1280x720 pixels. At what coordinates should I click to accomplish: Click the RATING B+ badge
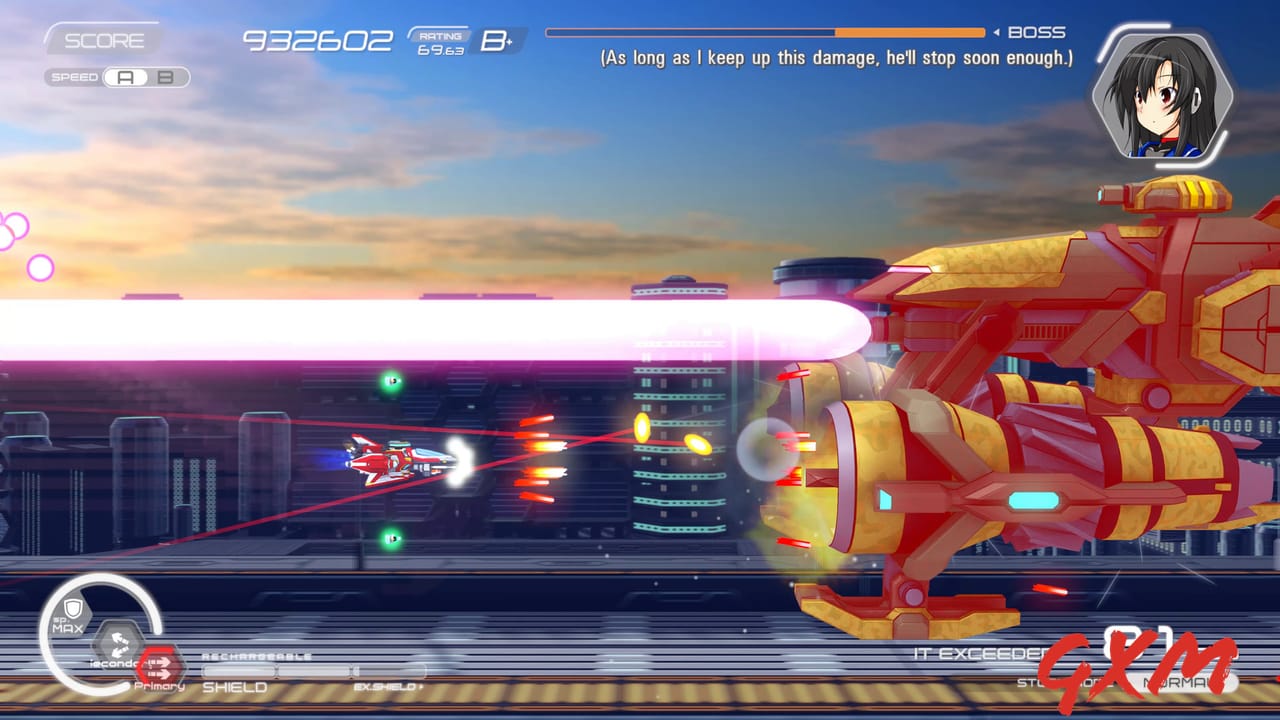(455, 42)
